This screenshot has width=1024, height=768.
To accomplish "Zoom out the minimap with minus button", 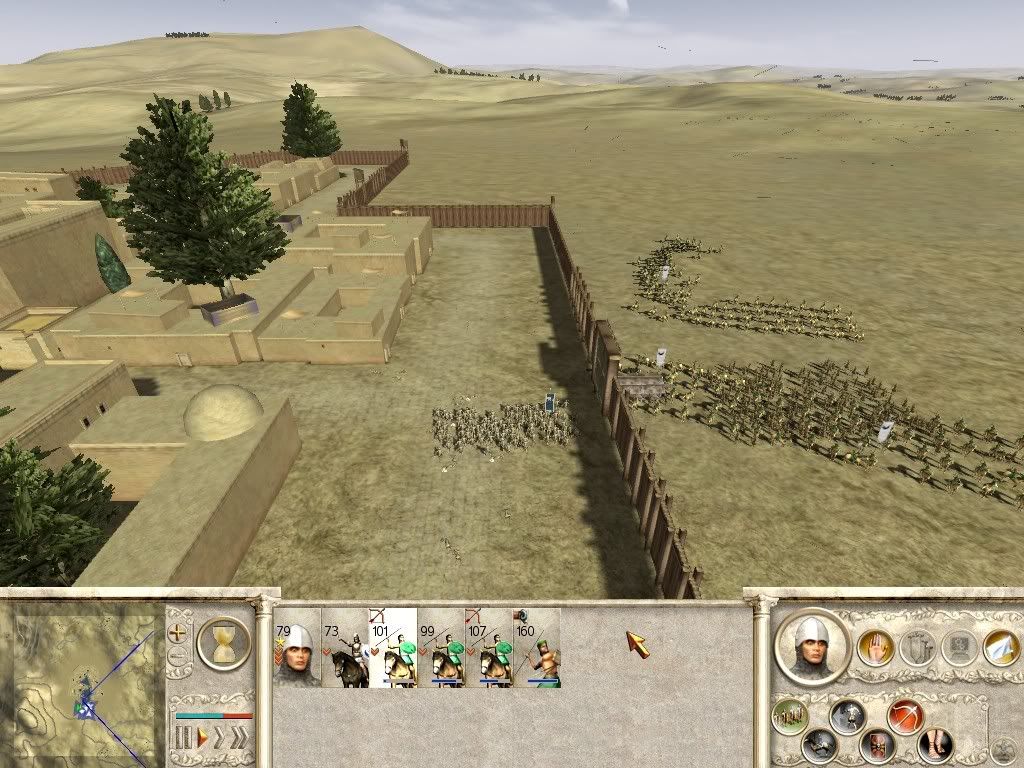I will point(179,657).
